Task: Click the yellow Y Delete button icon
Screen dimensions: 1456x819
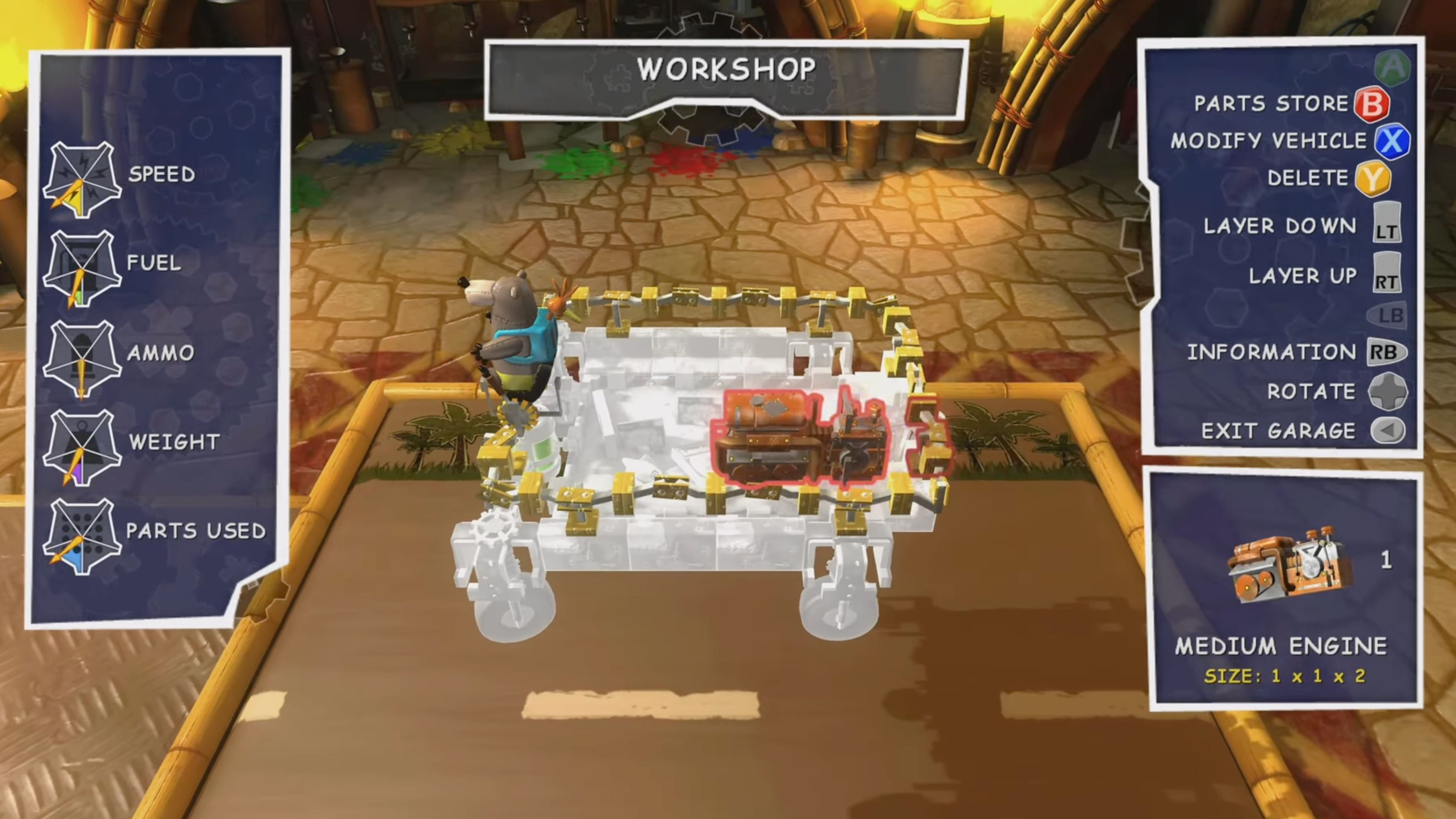Action: [x=1373, y=178]
